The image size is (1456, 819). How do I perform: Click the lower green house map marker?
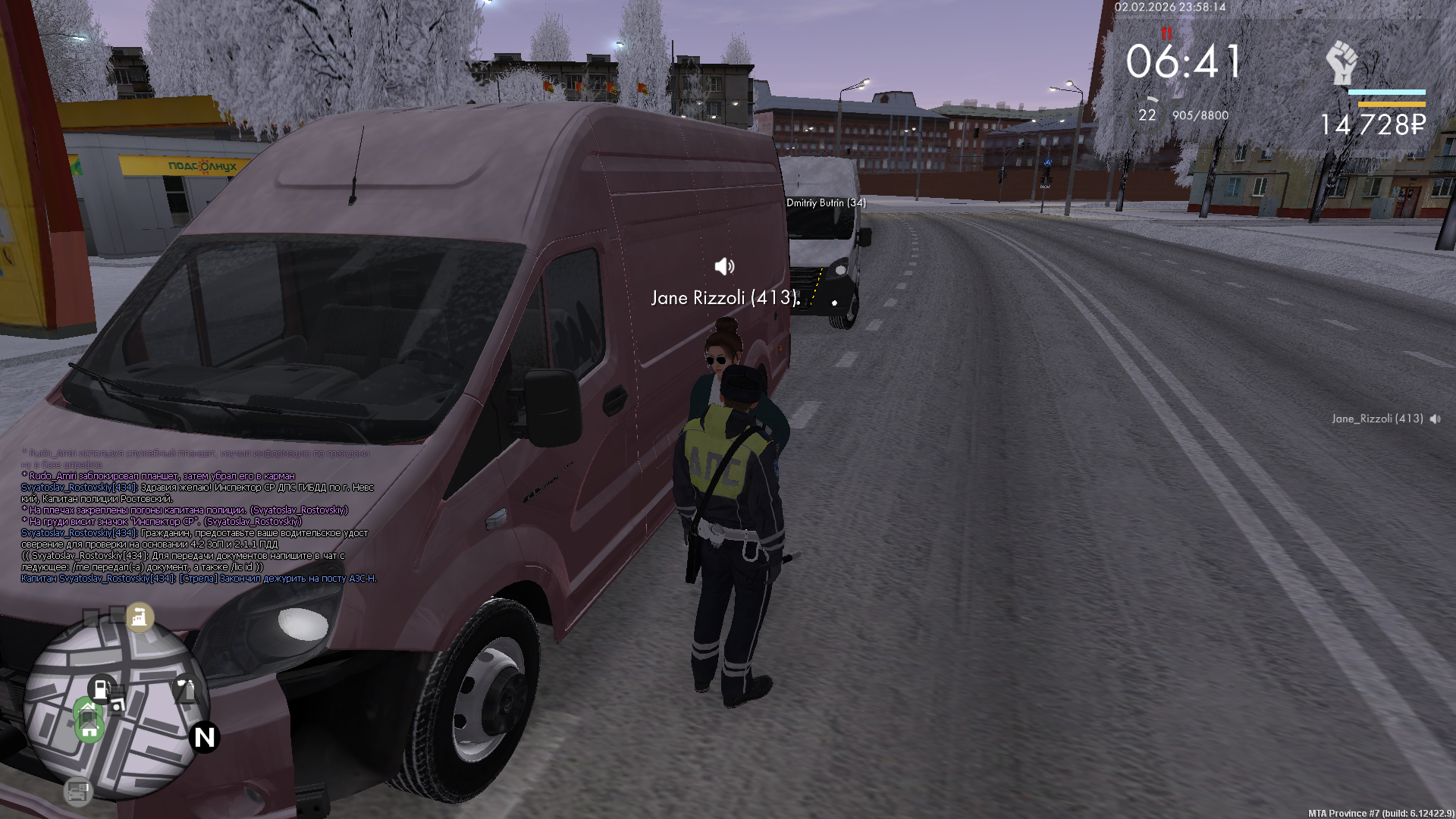coord(89,729)
